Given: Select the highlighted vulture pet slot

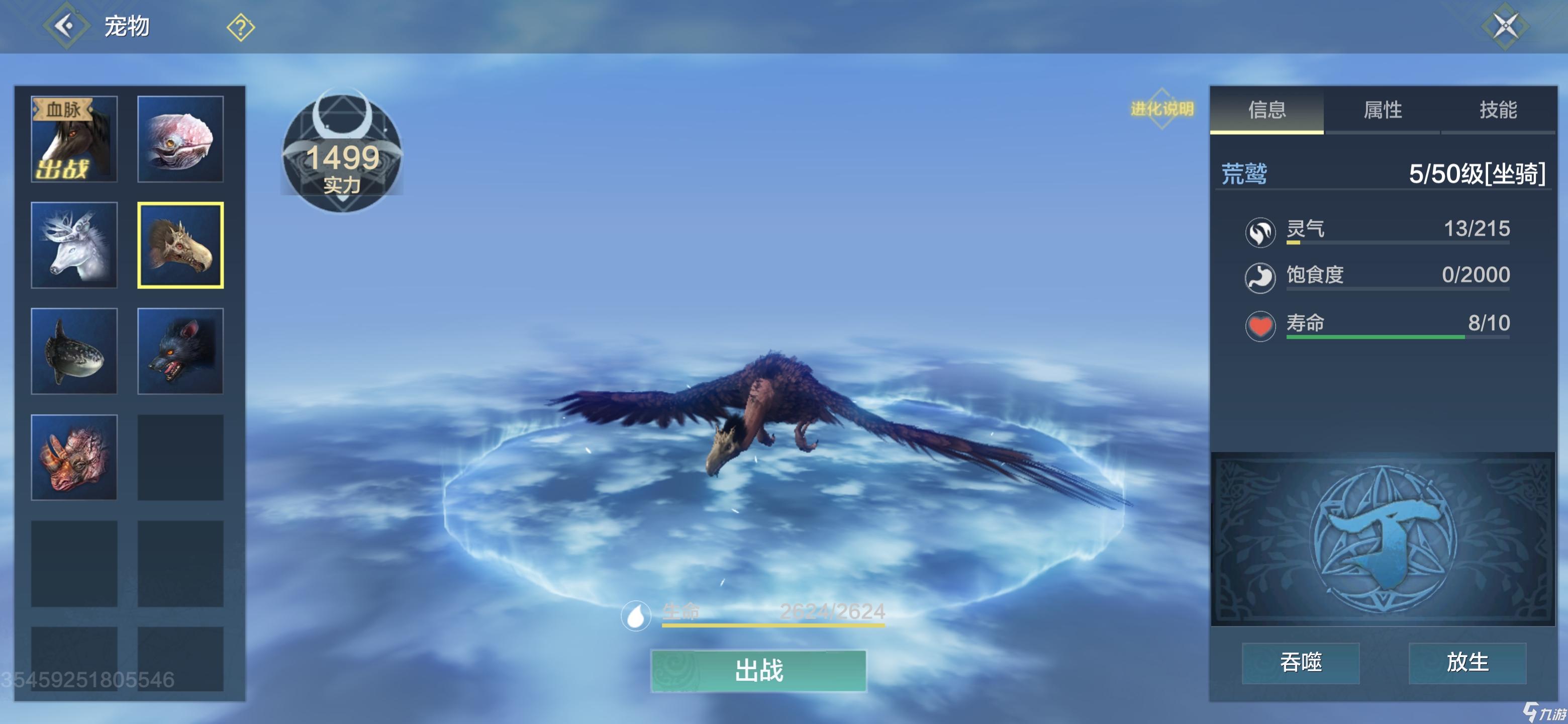Looking at the screenshot, I should coord(180,245).
